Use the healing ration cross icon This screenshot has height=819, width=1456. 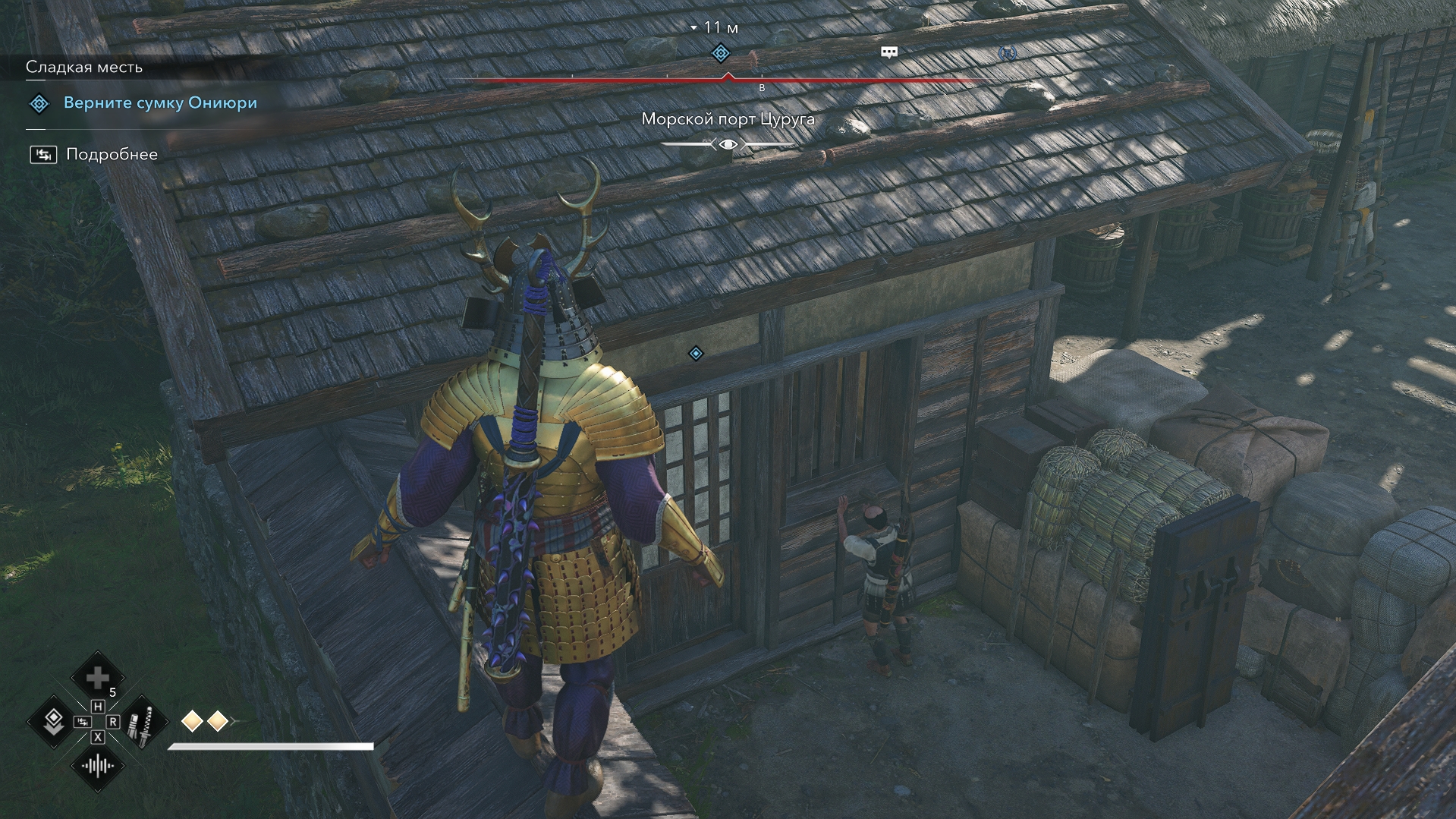tap(97, 678)
